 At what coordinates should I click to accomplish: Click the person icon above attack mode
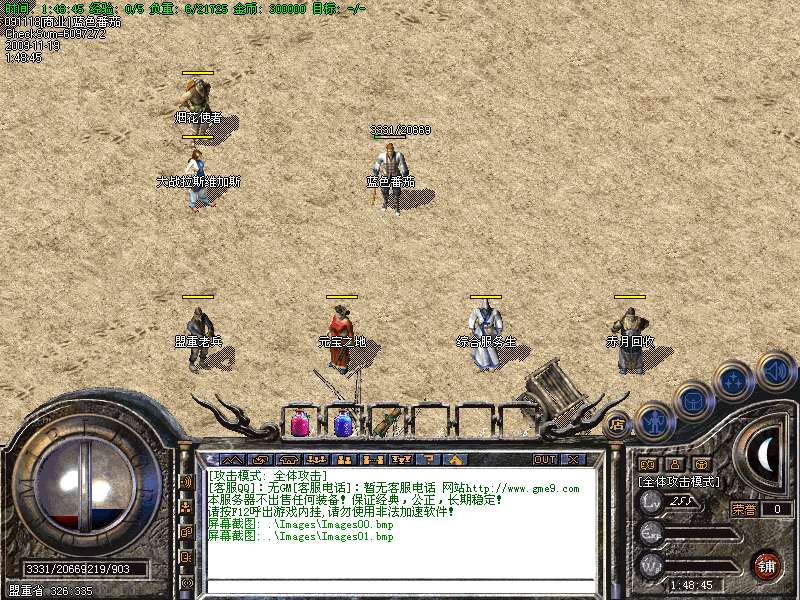click(674, 464)
